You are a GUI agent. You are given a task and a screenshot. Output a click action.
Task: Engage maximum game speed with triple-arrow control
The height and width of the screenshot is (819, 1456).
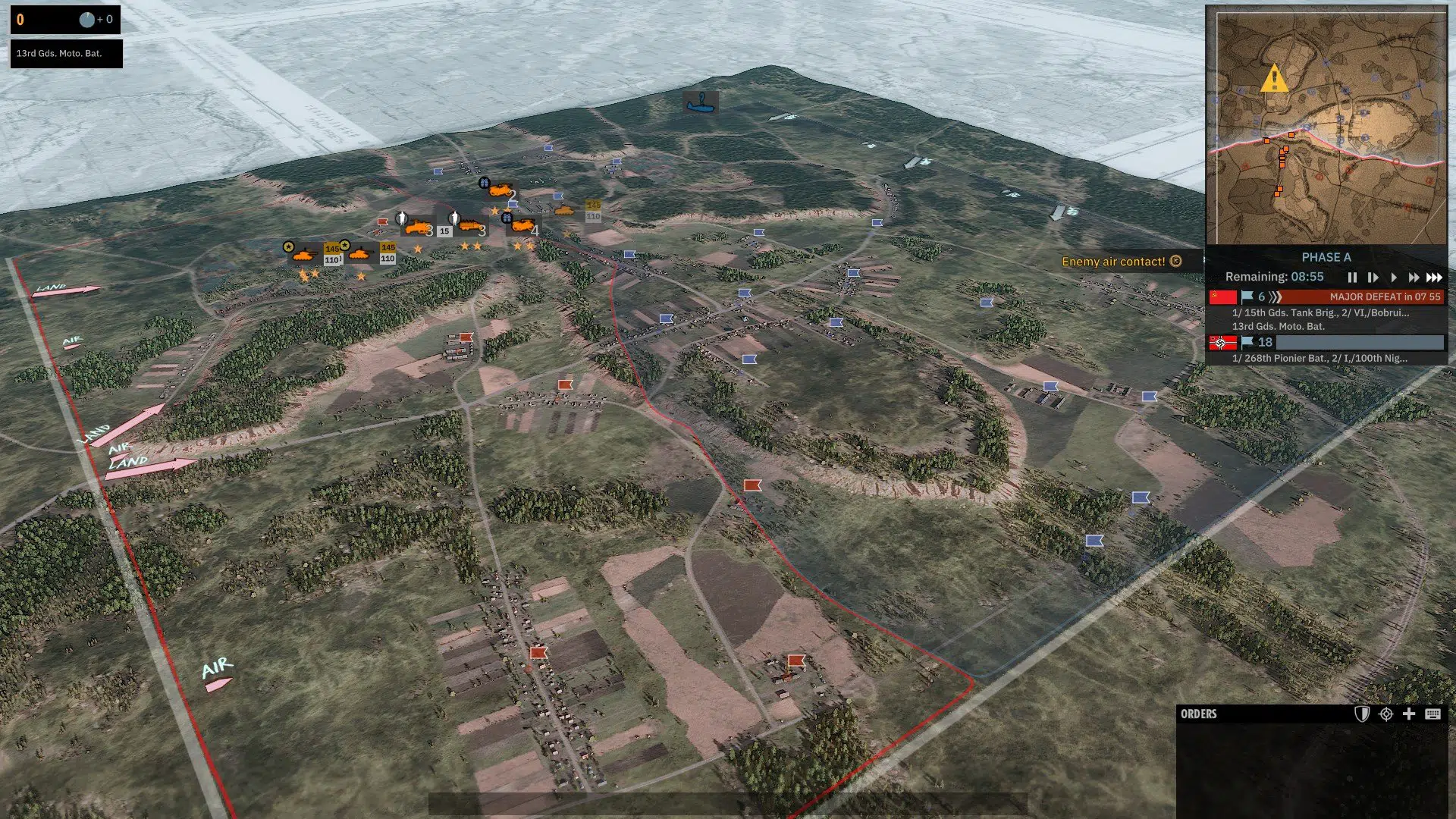tap(1433, 277)
